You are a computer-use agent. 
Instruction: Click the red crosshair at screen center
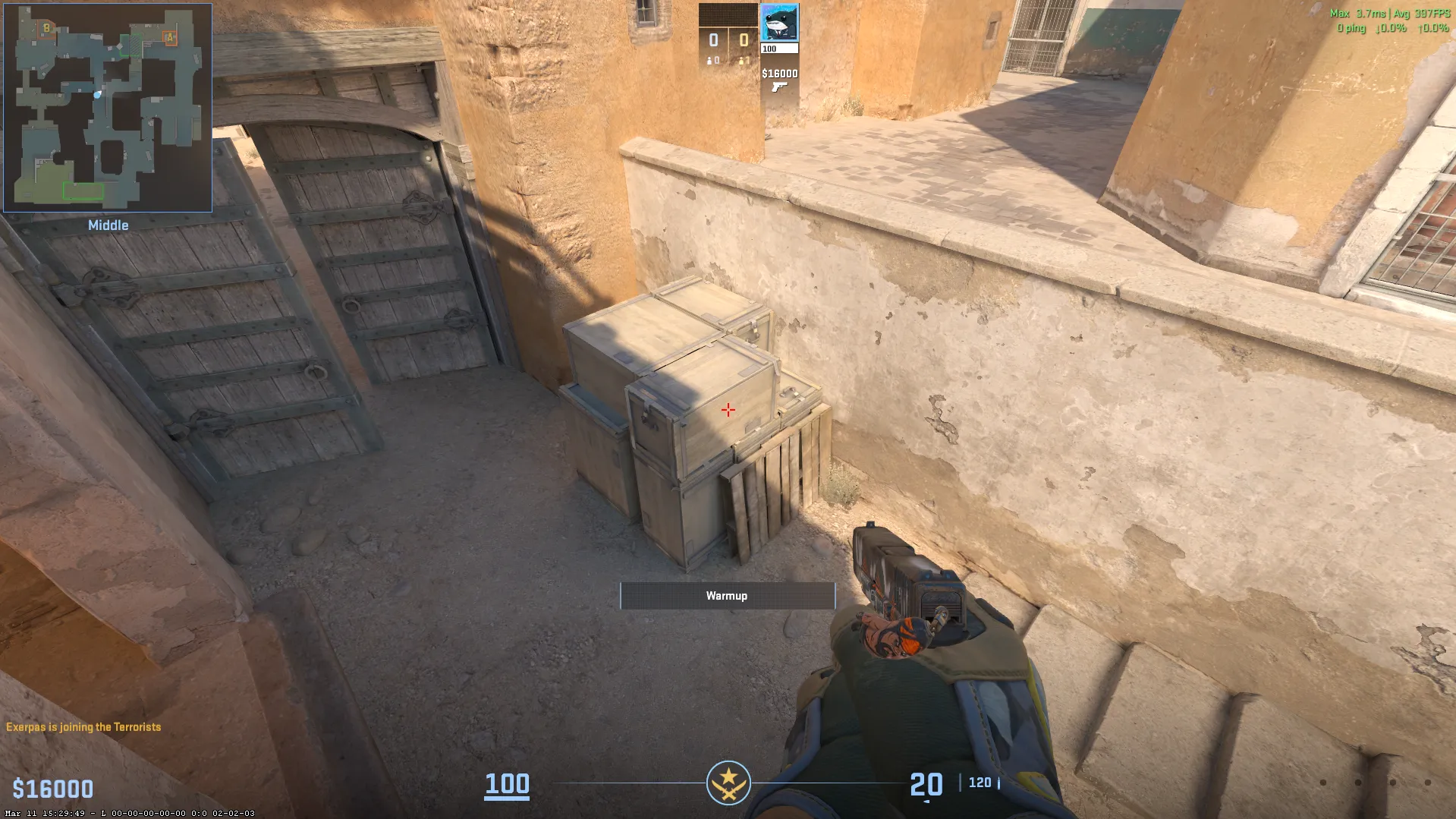click(728, 409)
